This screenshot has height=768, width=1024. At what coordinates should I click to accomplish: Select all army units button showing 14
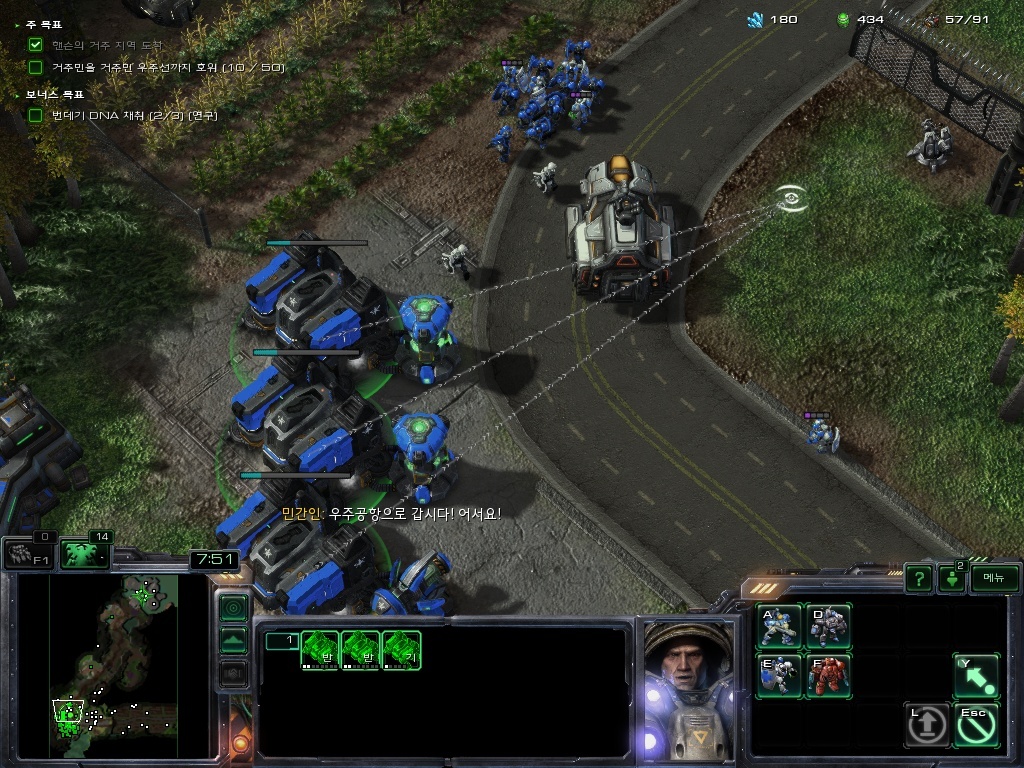tap(85, 553)
